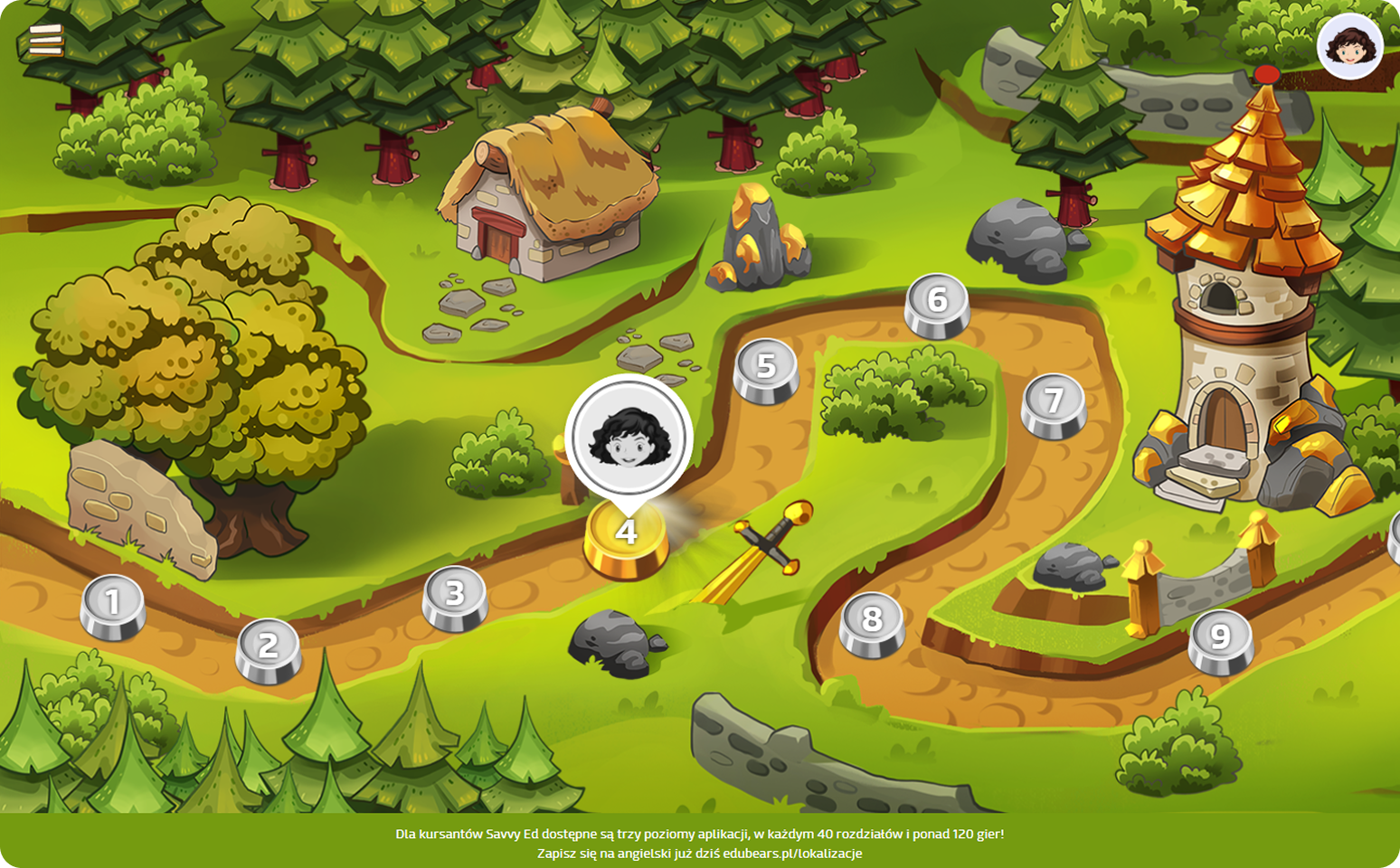Select level 9 token
The height and width of the screenshot is (868, 1400).
(x=1220, y=639)
